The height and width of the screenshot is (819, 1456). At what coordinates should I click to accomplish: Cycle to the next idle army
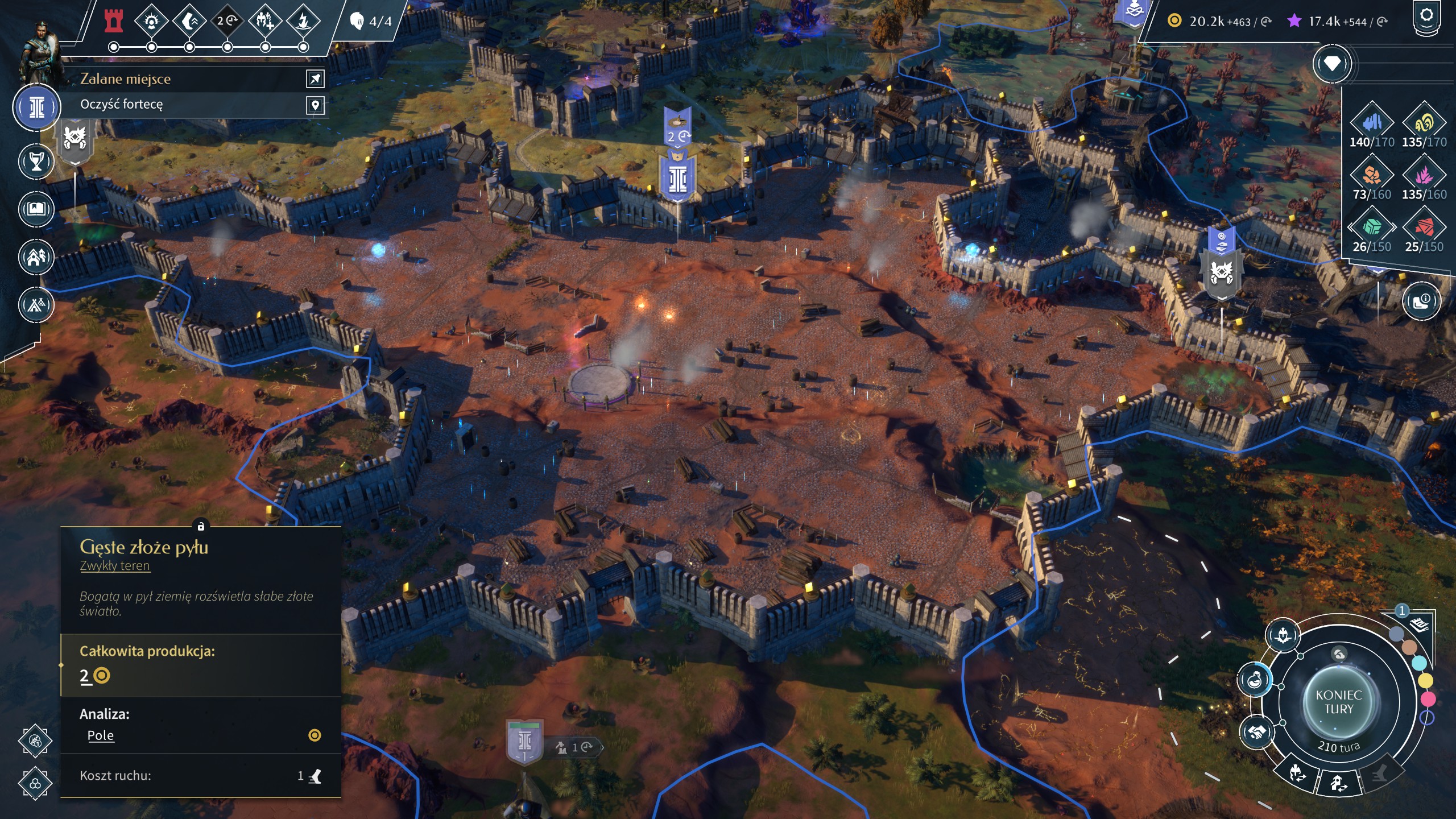[x=1296, y=773]
